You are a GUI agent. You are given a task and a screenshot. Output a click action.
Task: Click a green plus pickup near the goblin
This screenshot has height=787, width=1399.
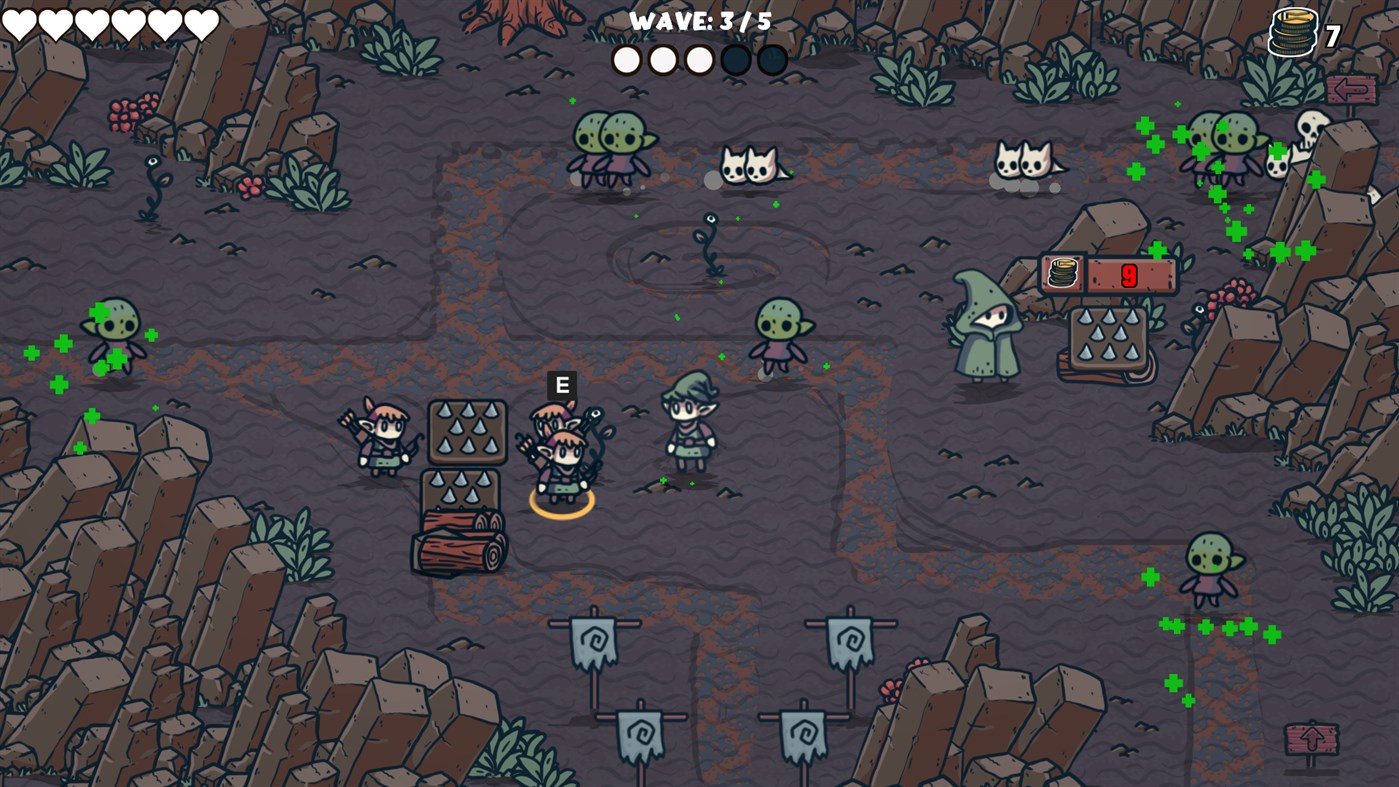tap(1152, 577)
